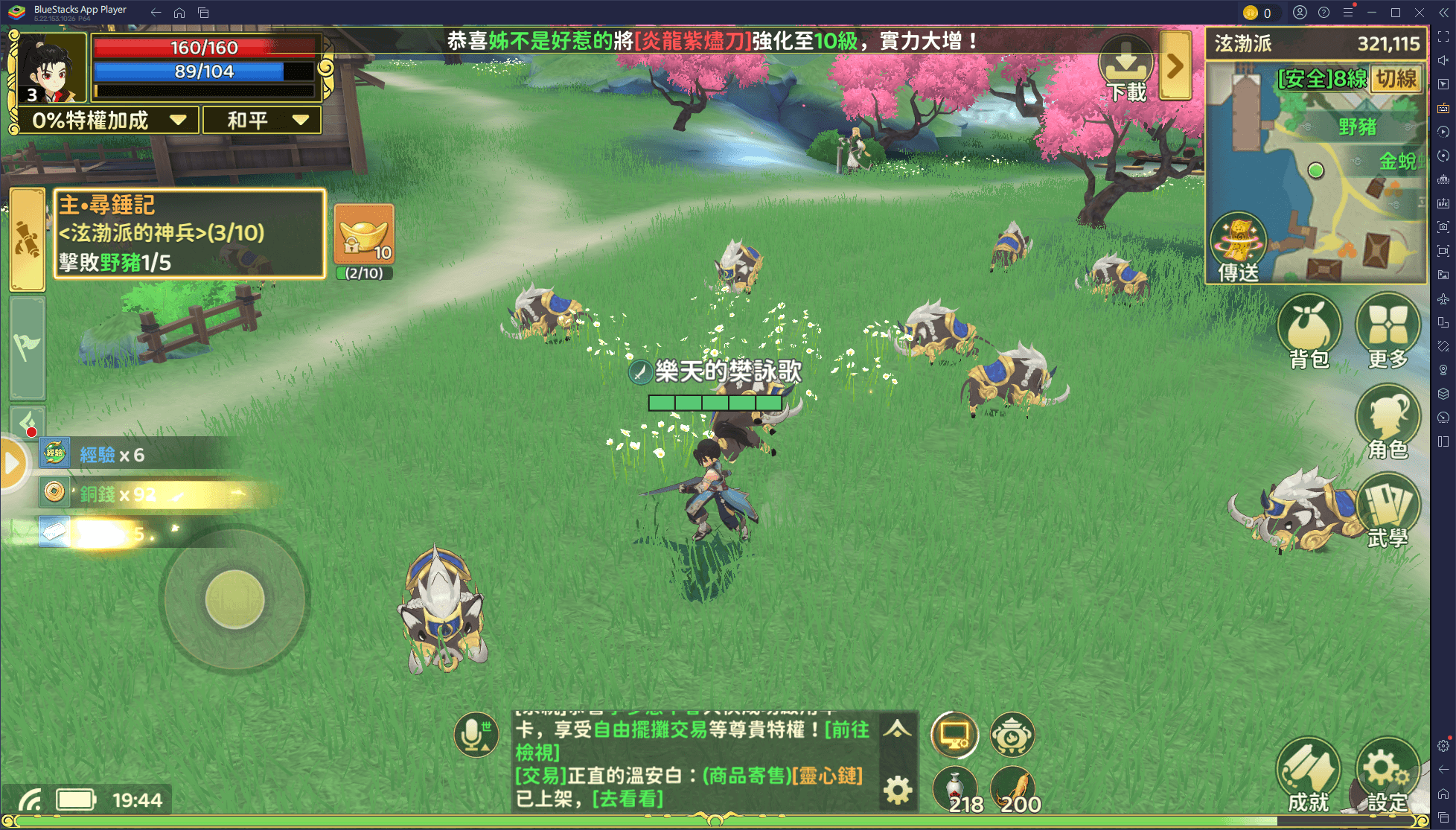
Task: Click the character's red HP bar
Action: pyautogui.click(x=205, y=48)
